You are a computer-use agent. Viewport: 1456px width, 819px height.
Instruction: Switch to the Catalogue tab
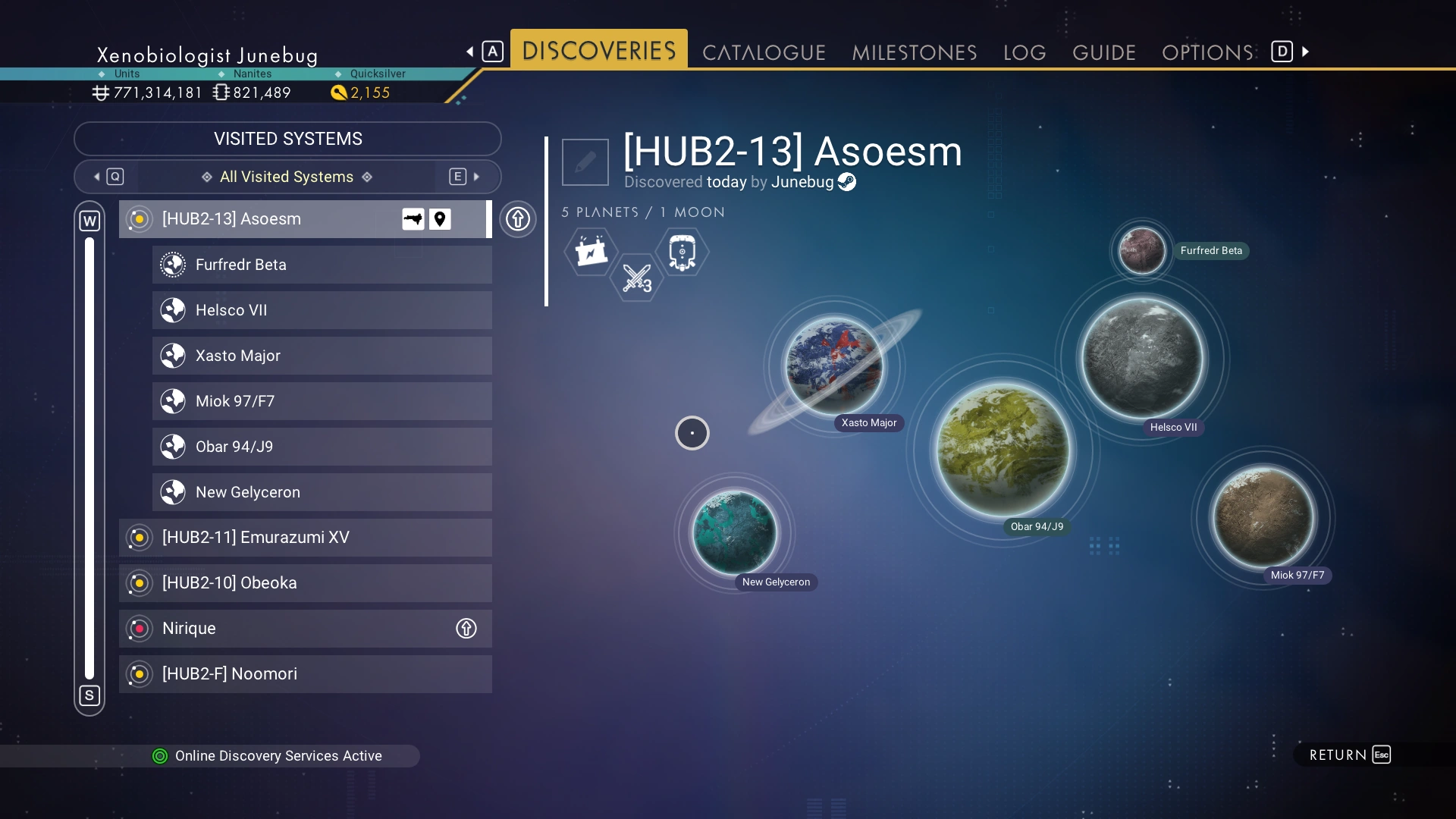point(764,52)
